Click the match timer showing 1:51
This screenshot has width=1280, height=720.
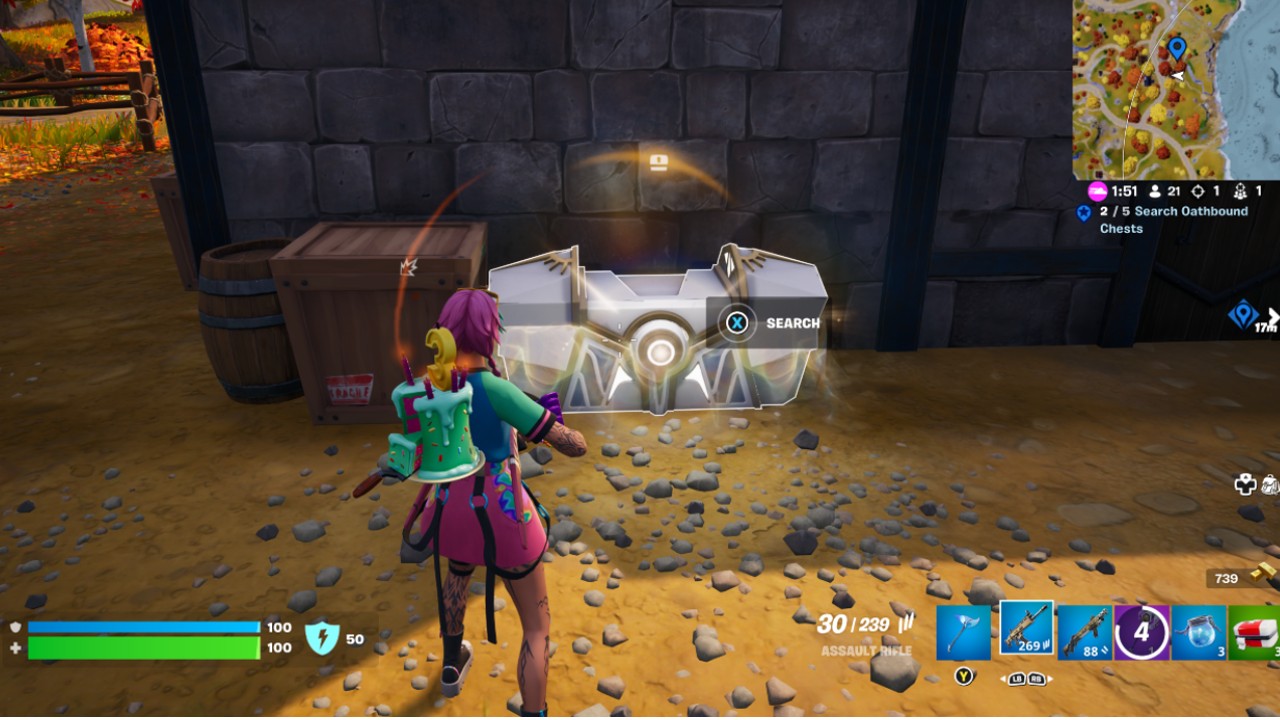pos(1124,191)
